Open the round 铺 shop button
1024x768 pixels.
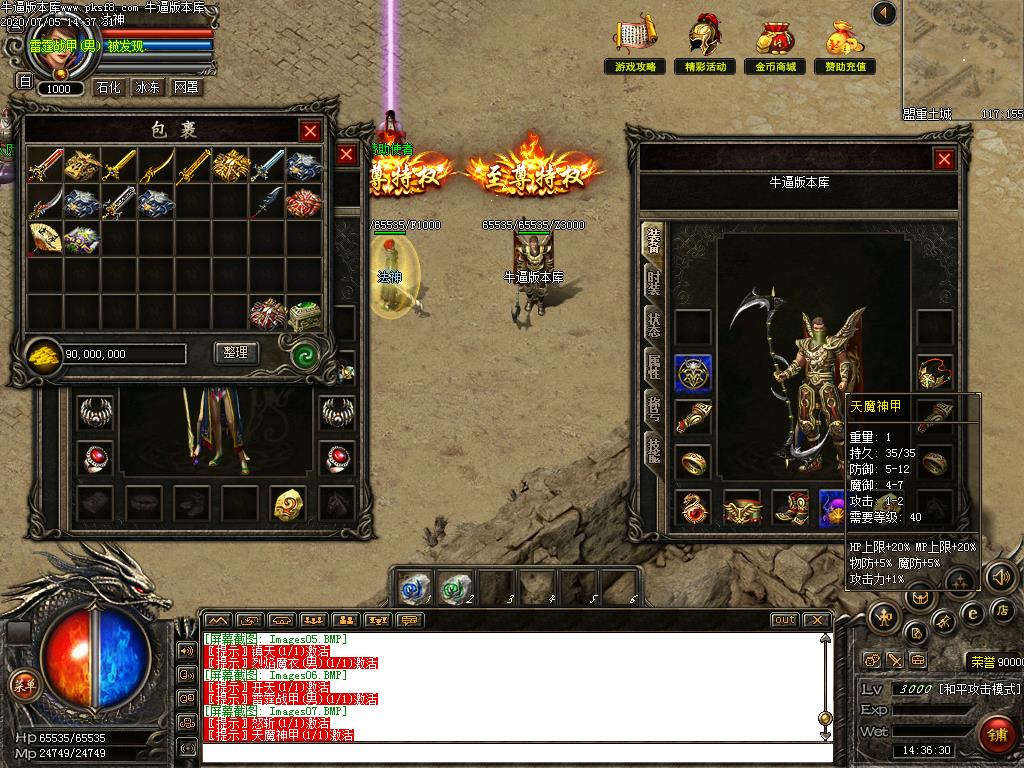pos(995,733)
